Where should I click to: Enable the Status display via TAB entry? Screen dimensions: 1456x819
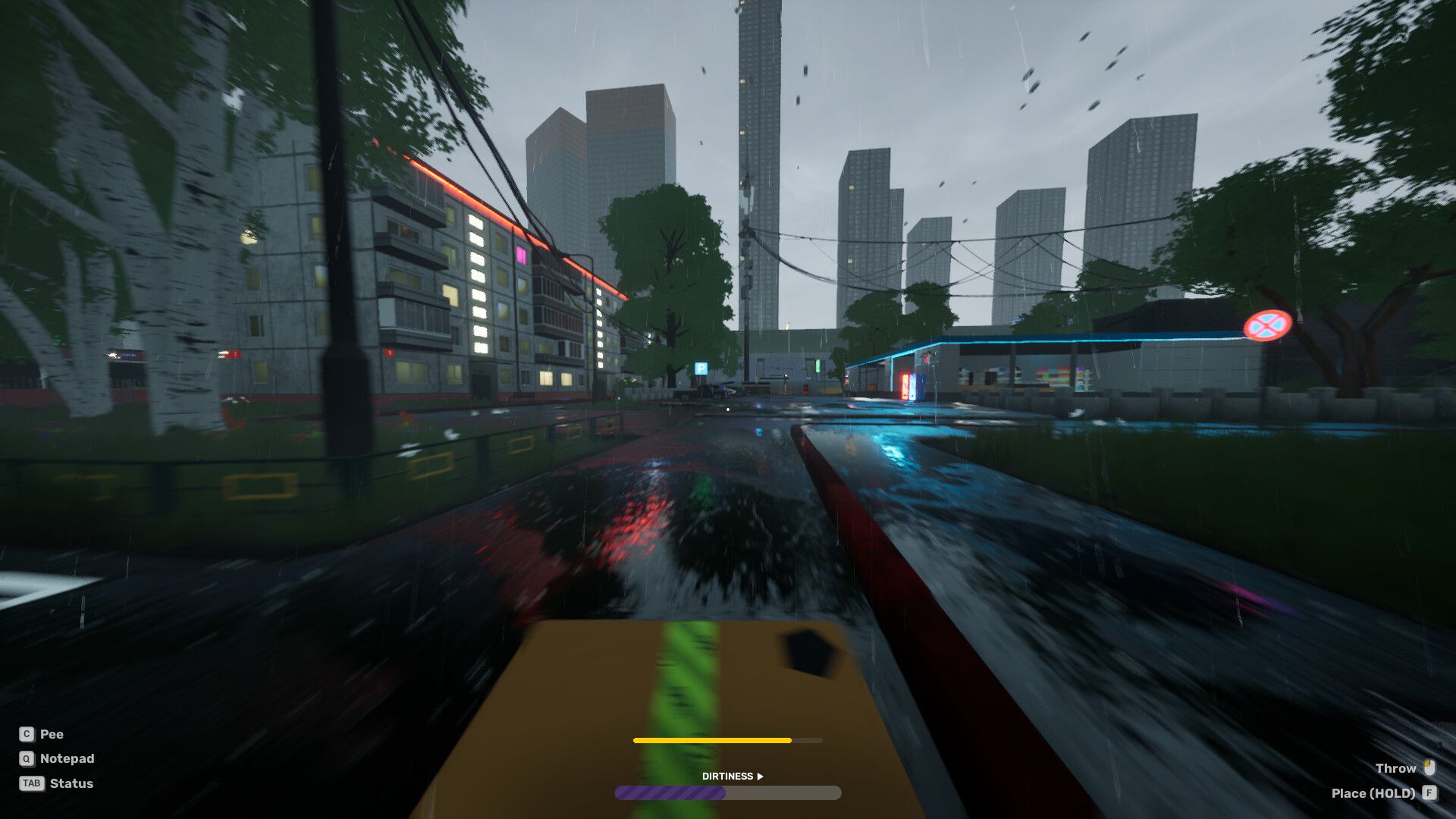pos(73,783)
